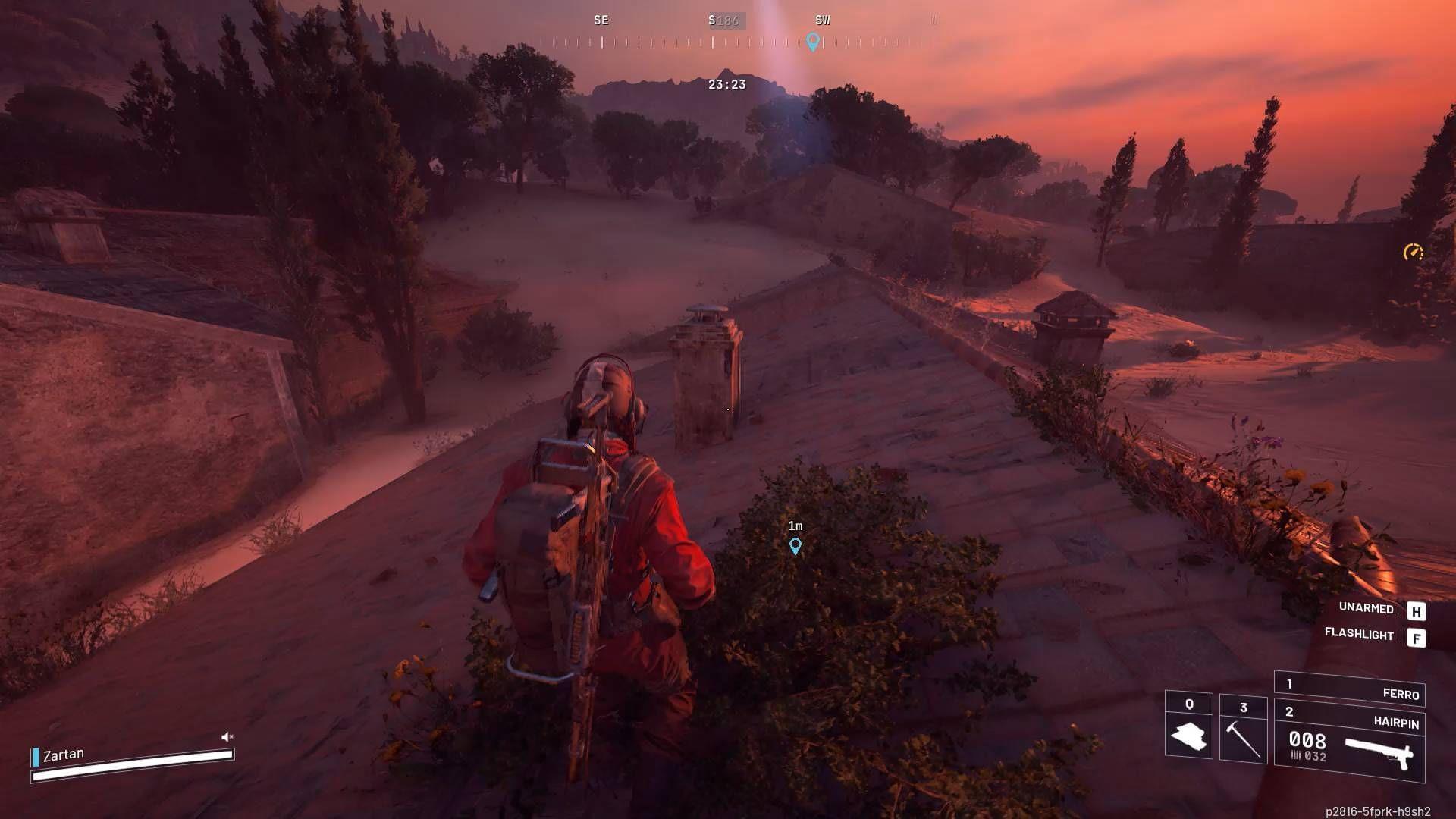Select the SE heading on the compass
This screenshot has height=819, width=1456.
(601, 20)
